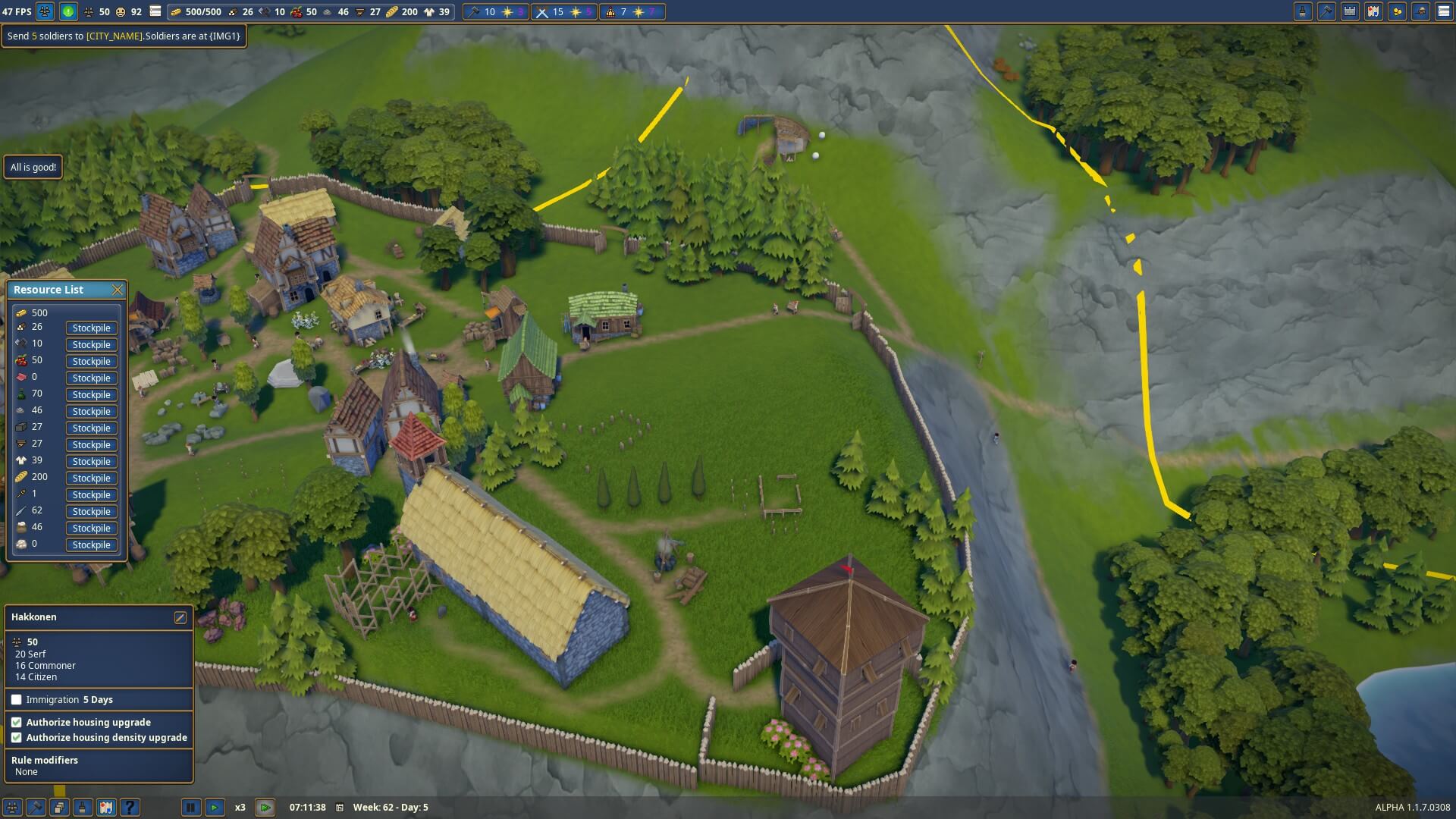Open the wheelbarrow icon at top right
Screen dimensions: 1456x819
coord(1420,11)
